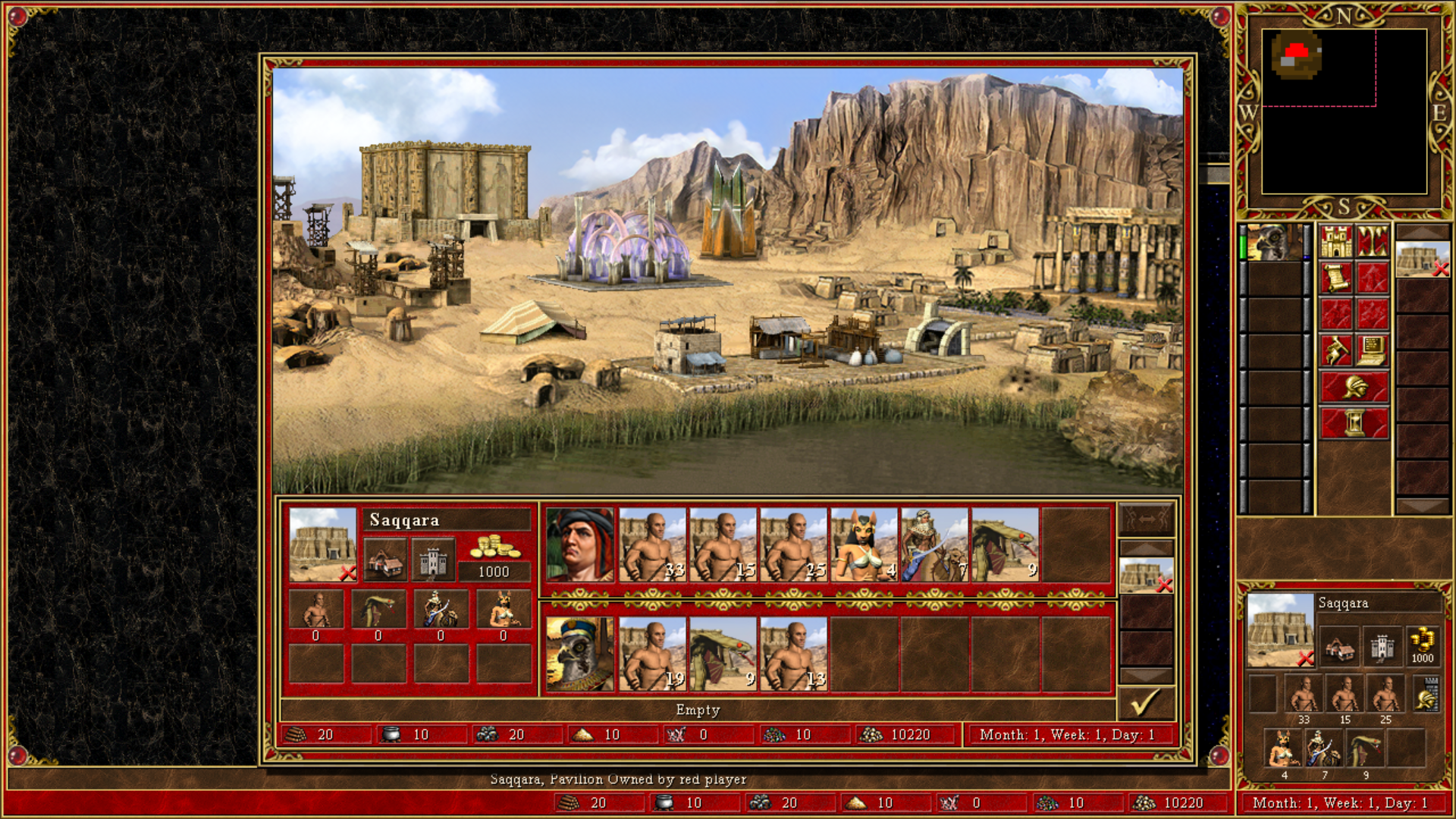Choose the visiting hero's stack of 19
The image size is (1456, 819).
tap(652, 654)
